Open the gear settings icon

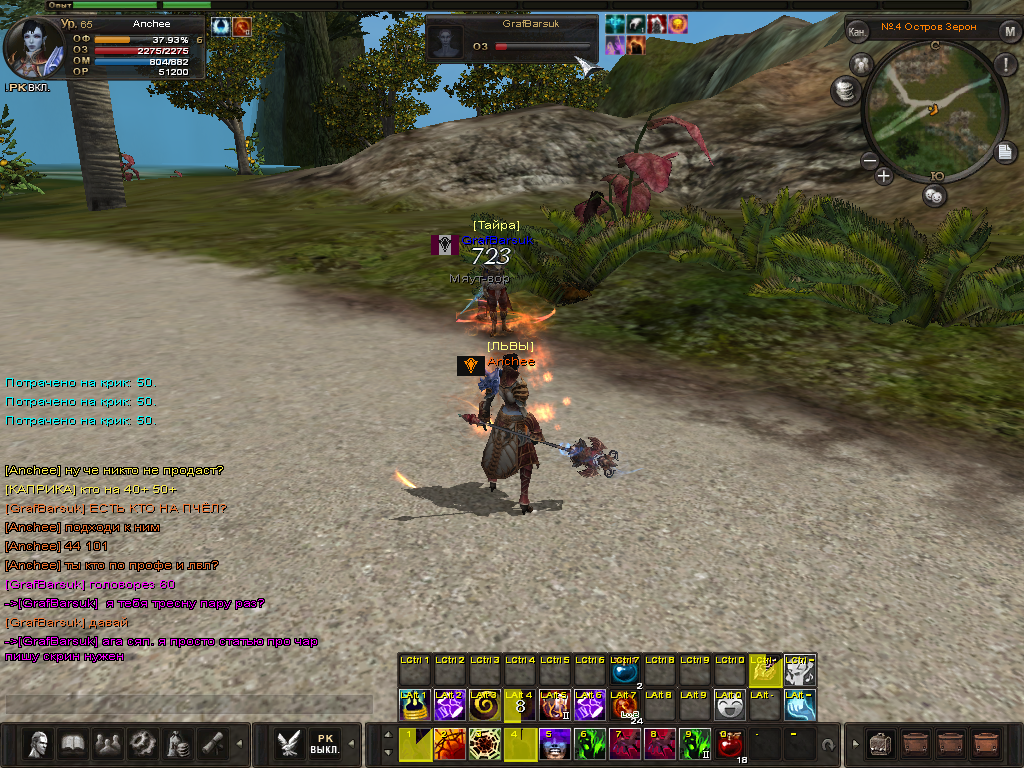(143, 743)
